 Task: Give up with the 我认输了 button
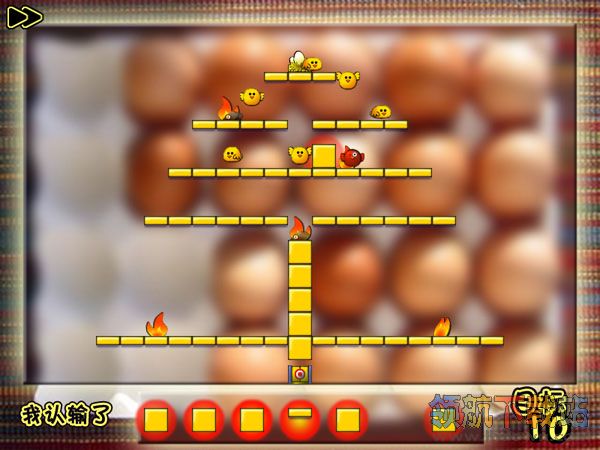click(x=66, y=414)
